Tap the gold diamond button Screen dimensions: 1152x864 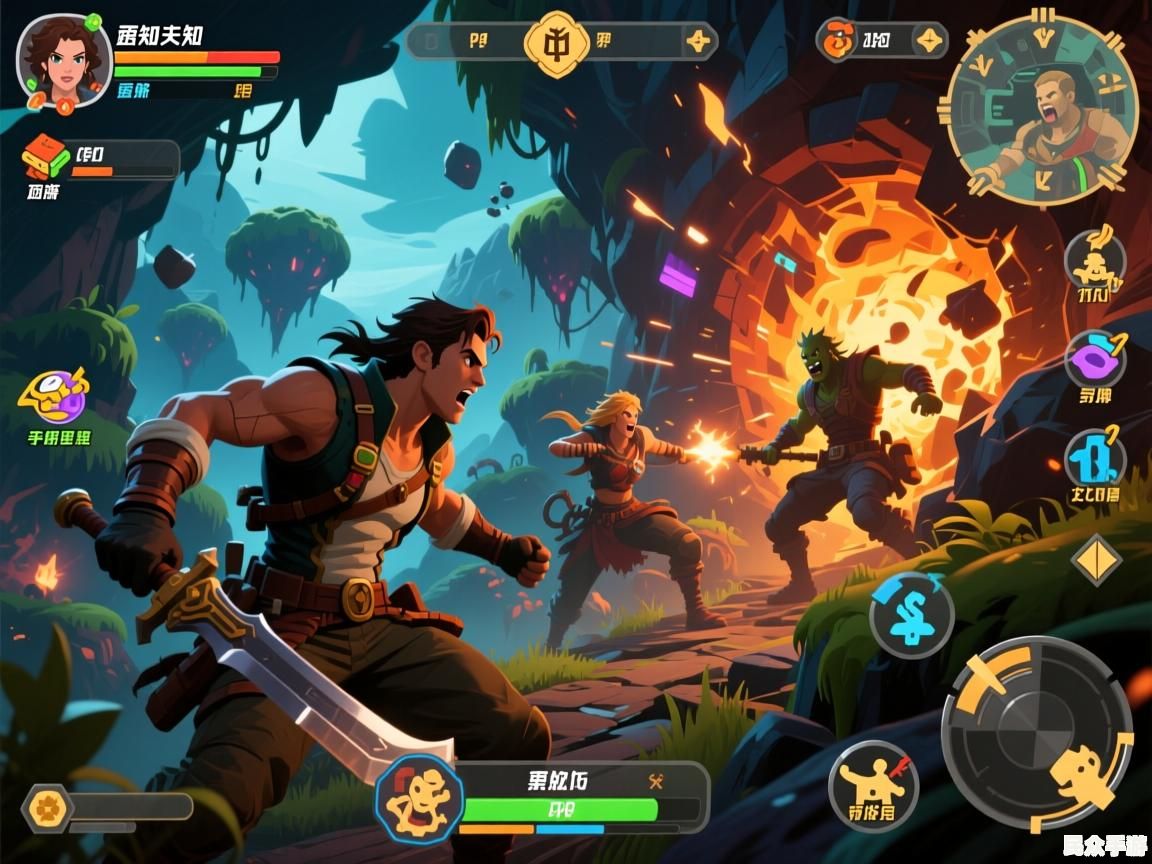(1097, 559)
